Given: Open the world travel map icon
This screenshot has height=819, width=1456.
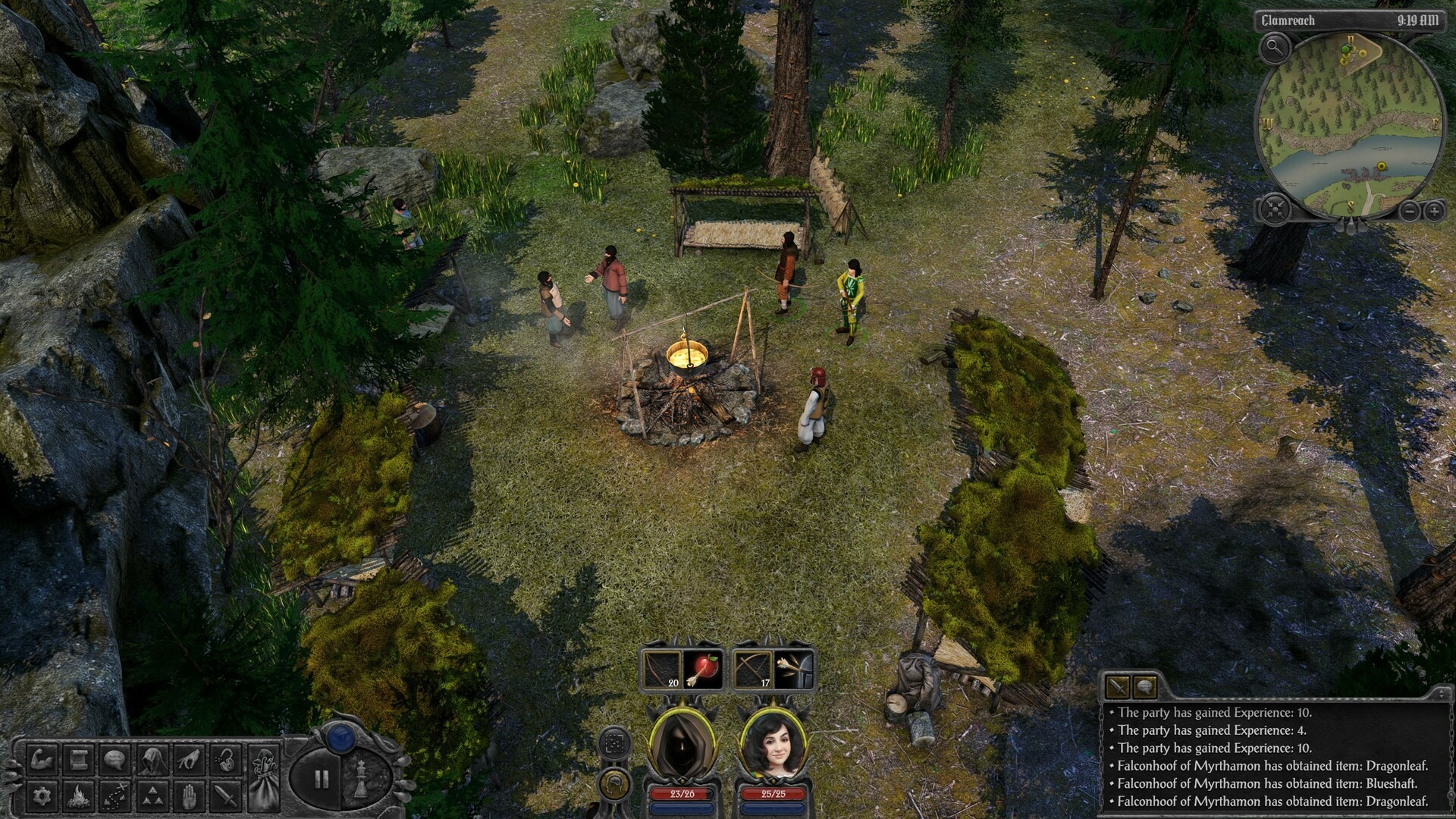Looking at the screenshot, I should pos(114,797).
